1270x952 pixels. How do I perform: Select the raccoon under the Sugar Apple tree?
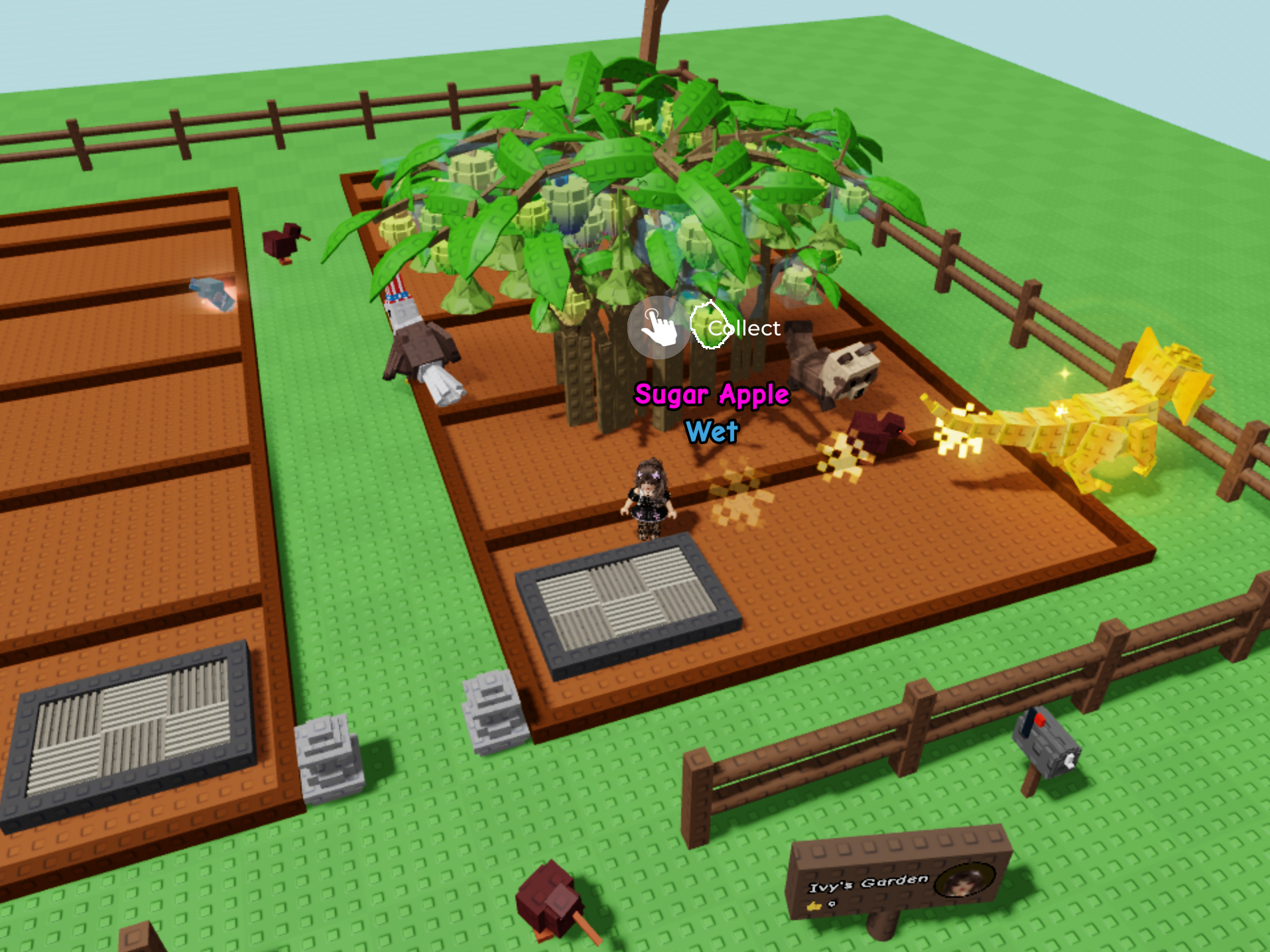pos(834,371)
